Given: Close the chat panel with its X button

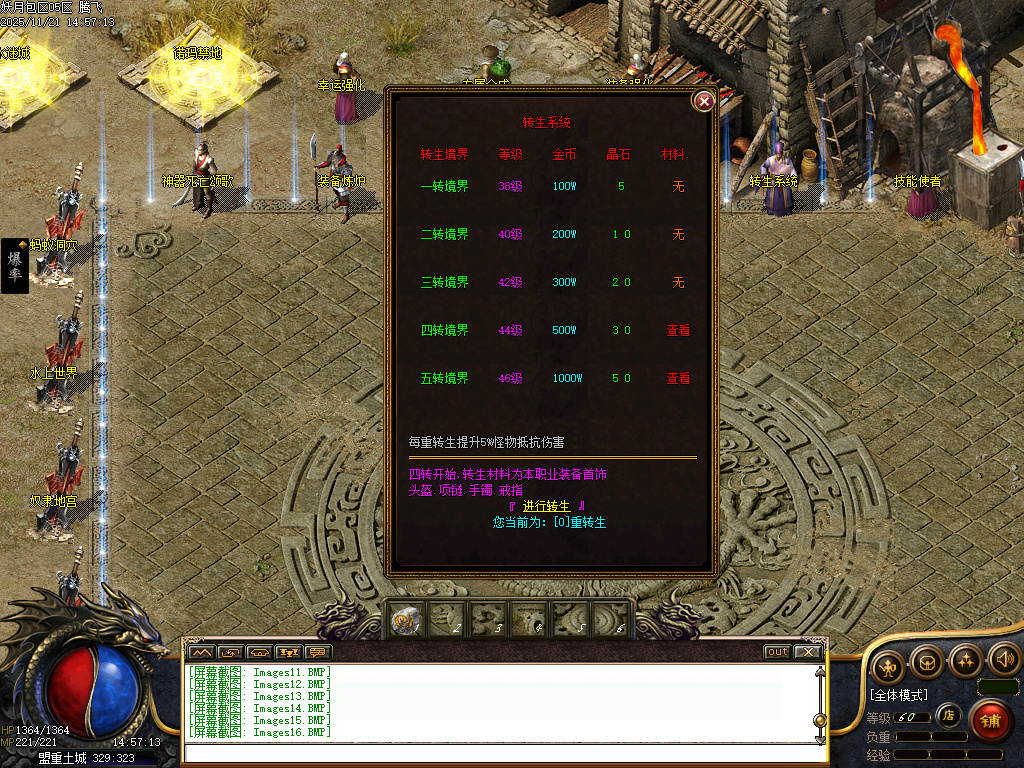Looking at the screenshot, I should pyautogui.click(x=807, y=652).
